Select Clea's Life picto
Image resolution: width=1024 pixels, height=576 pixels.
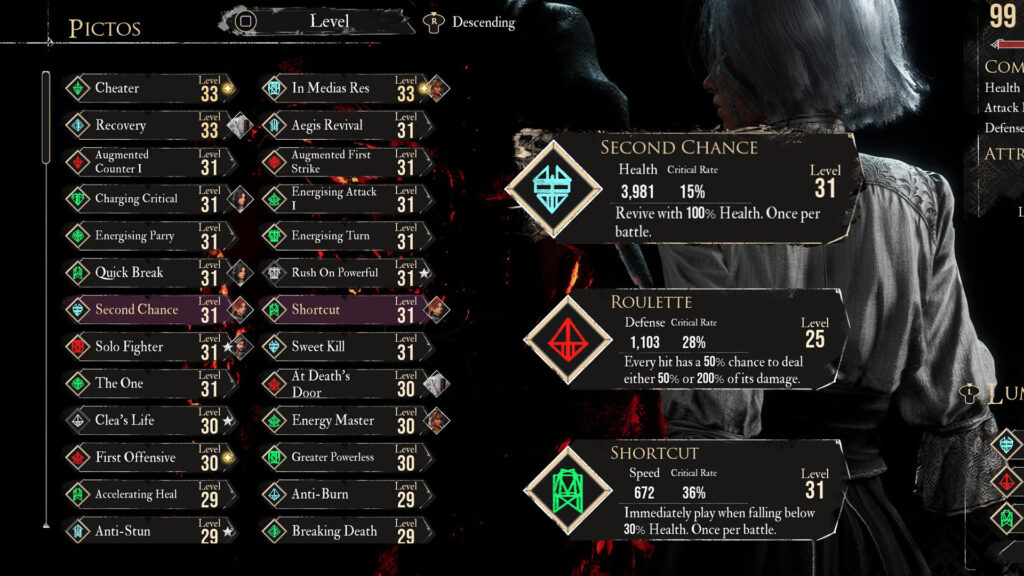click(150, 420)
